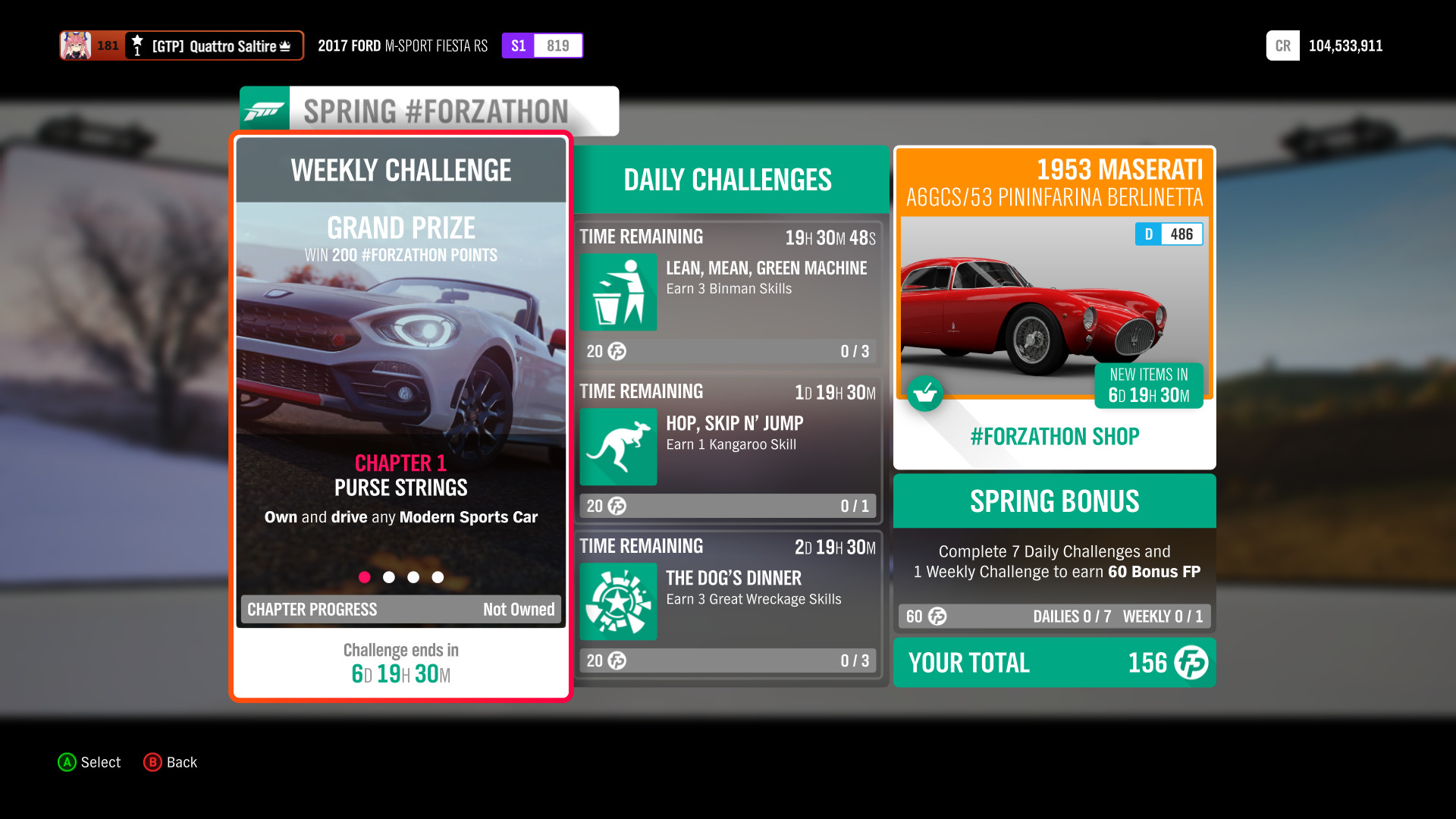The height and width of the screenshot is (819, 1456).
Task: Click the 1953 Maserati car thumbnail
Action: coord(1054,311)
